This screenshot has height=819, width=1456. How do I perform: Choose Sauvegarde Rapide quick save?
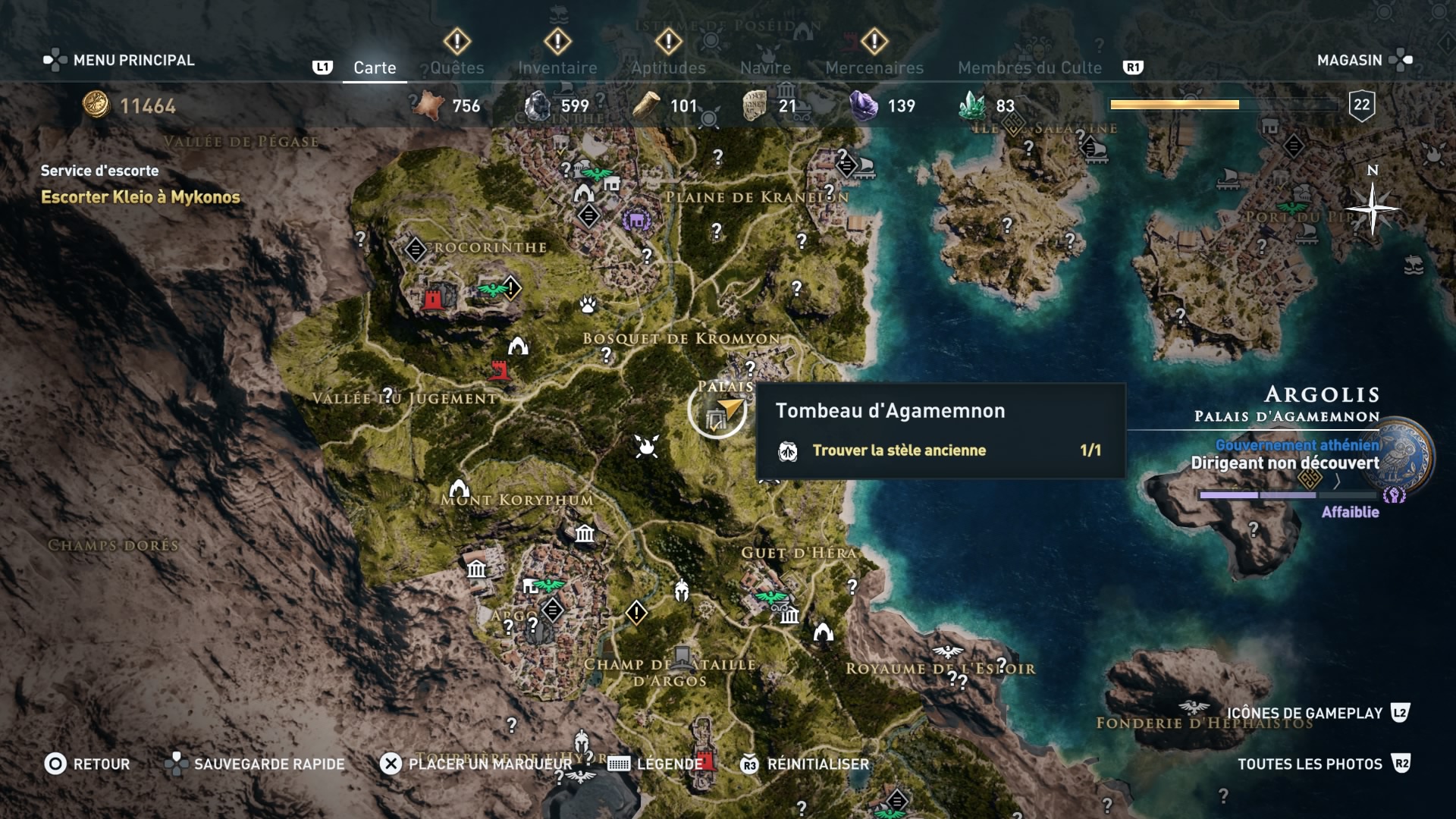click(x=255, y=764)
